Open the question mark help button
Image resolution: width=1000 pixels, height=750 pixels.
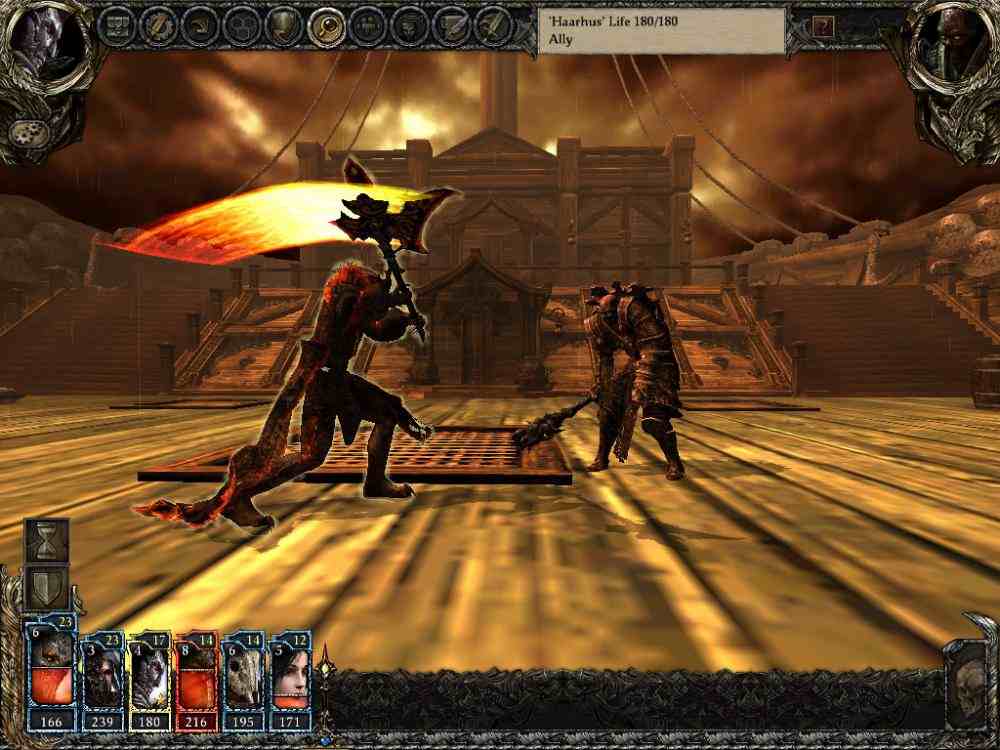tap(822, 27)
